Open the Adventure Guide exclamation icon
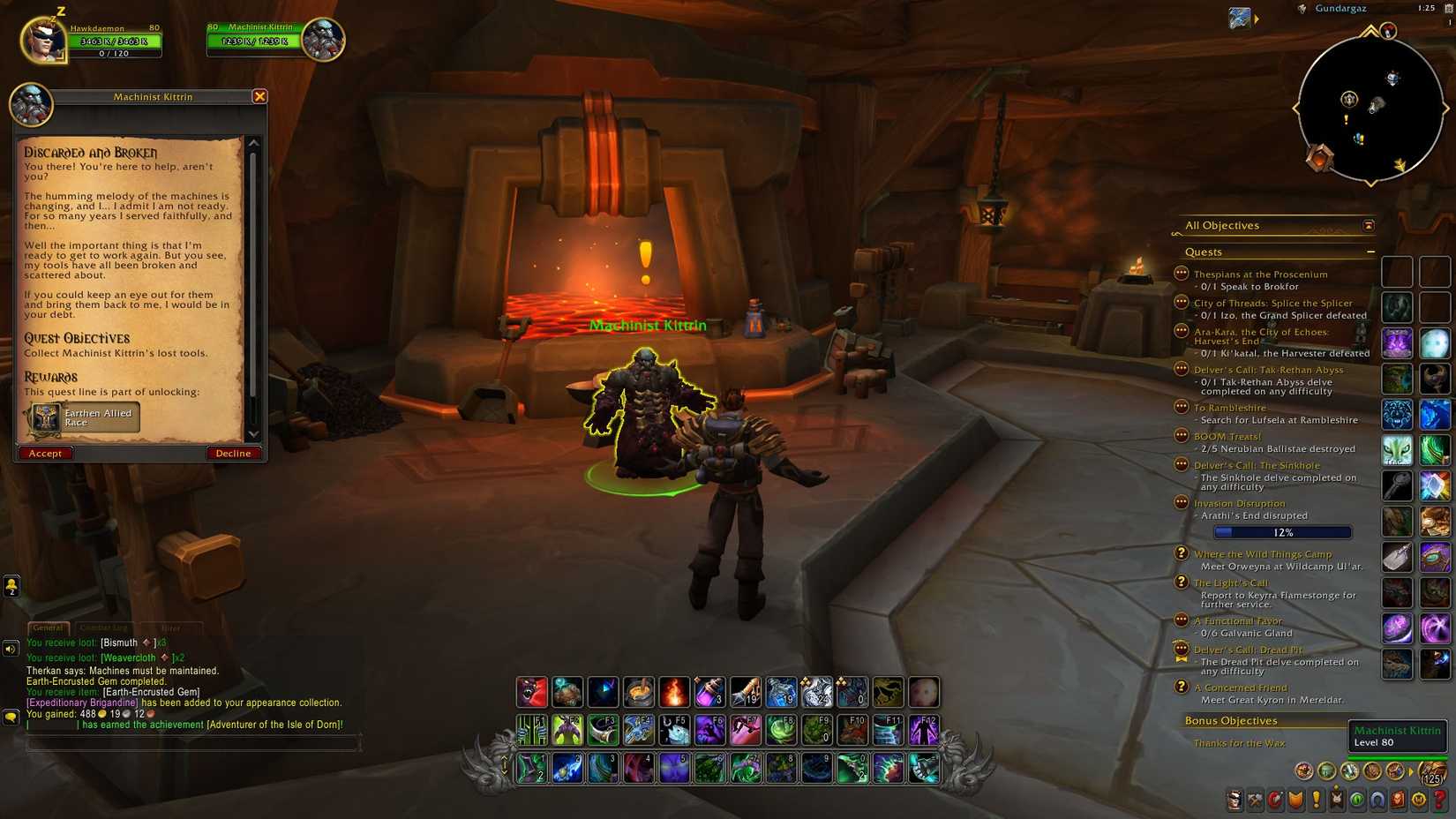 click(1316, 800)
